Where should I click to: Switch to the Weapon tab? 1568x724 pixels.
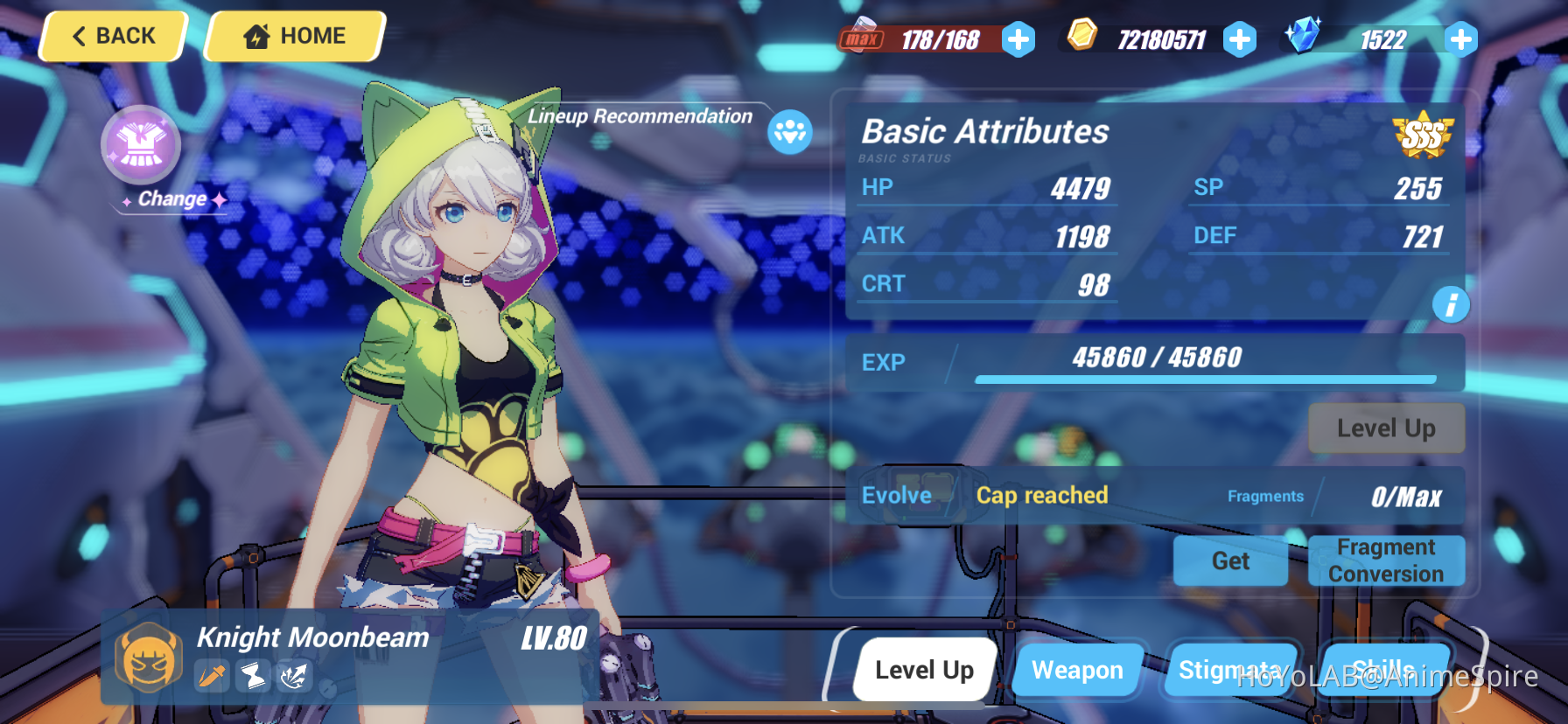tap(1078, 670)
